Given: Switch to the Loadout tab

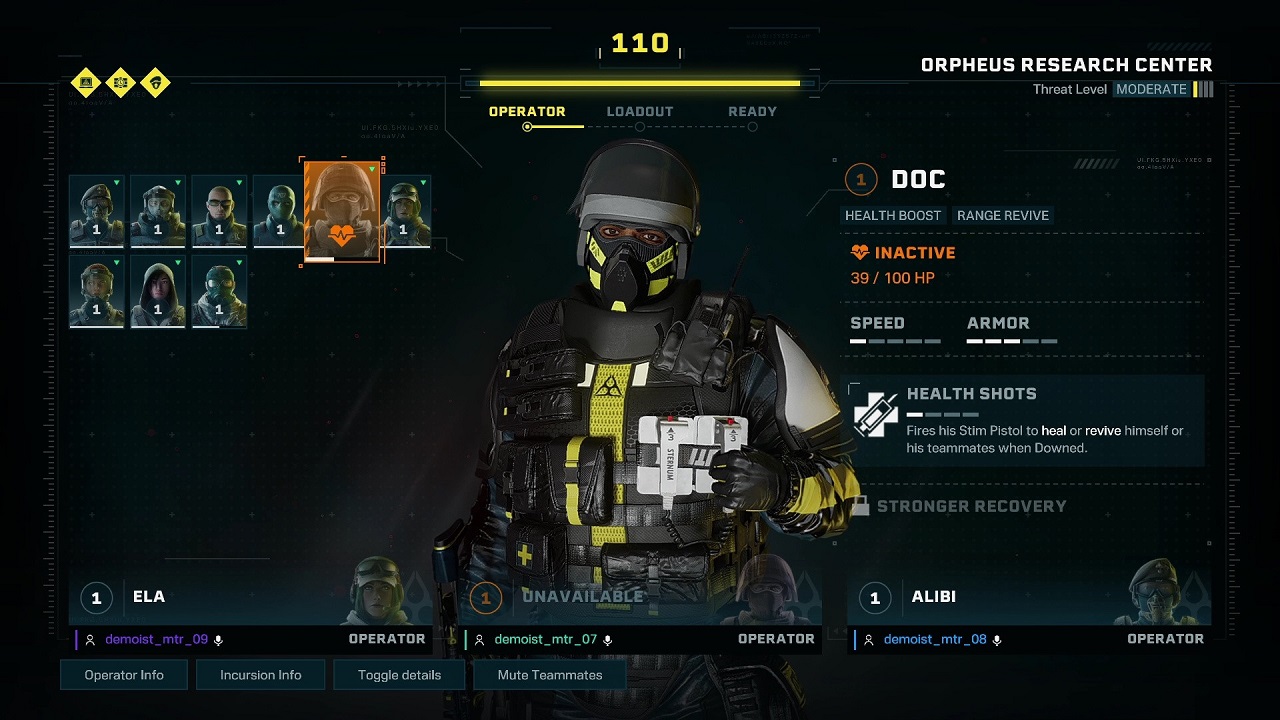Looking at the screenshot, I should point(640,112).
